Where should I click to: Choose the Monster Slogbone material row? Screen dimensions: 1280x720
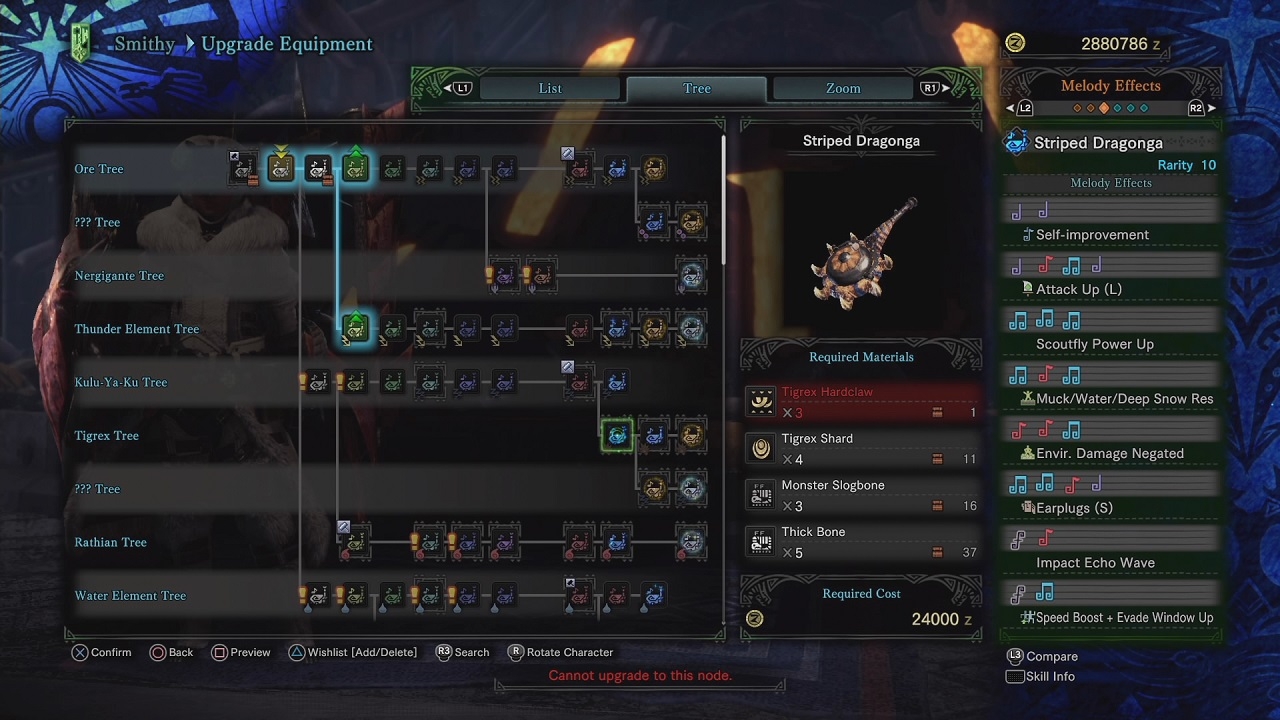tap(861, 495)
